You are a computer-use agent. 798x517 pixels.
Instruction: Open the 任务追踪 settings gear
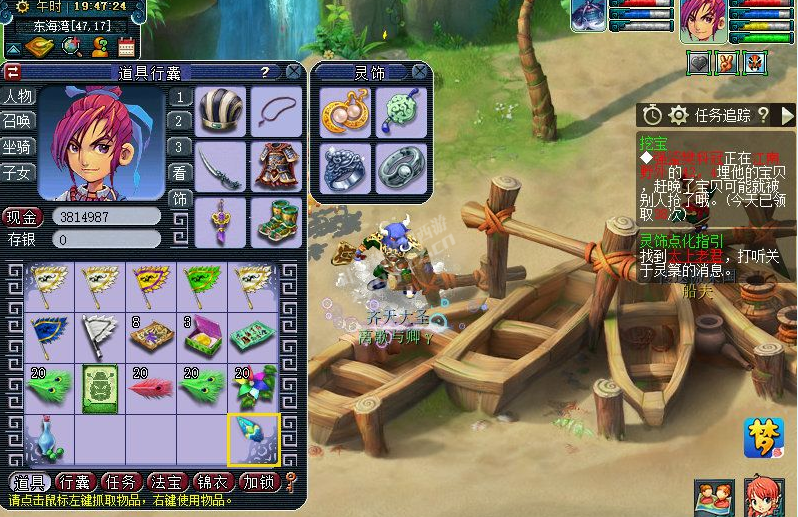click(678, 115)
